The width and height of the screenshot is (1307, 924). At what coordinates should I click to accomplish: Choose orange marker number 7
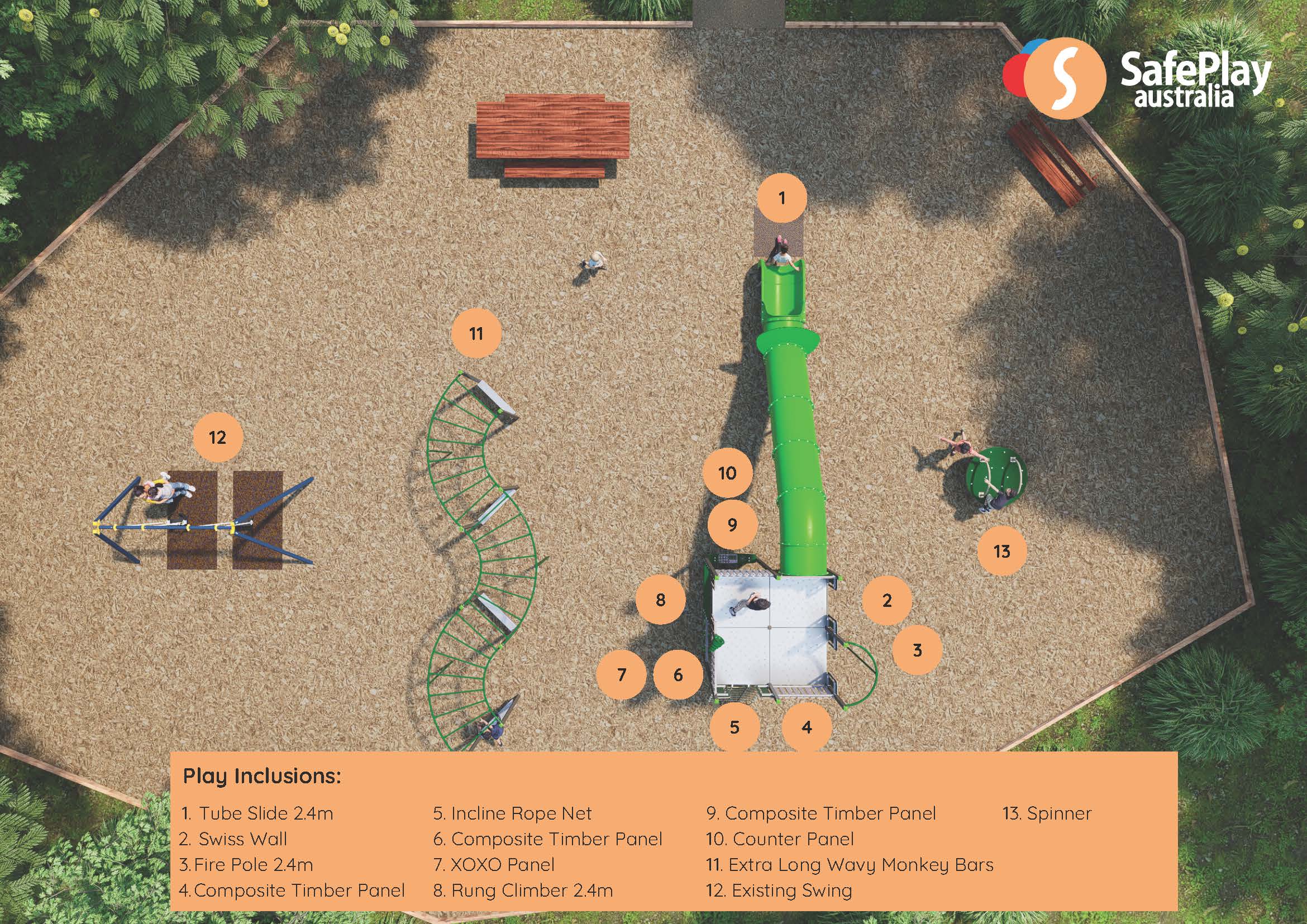[622, 675]
